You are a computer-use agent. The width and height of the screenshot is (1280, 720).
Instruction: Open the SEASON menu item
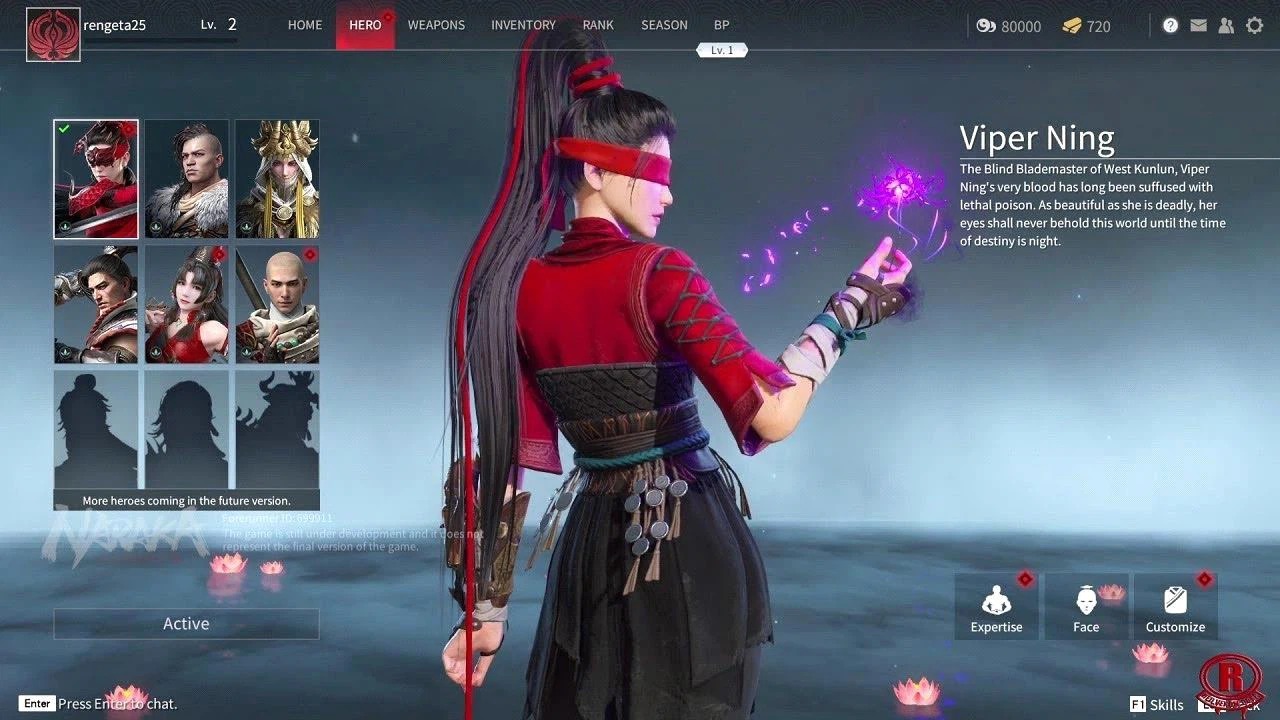(664, 25)
